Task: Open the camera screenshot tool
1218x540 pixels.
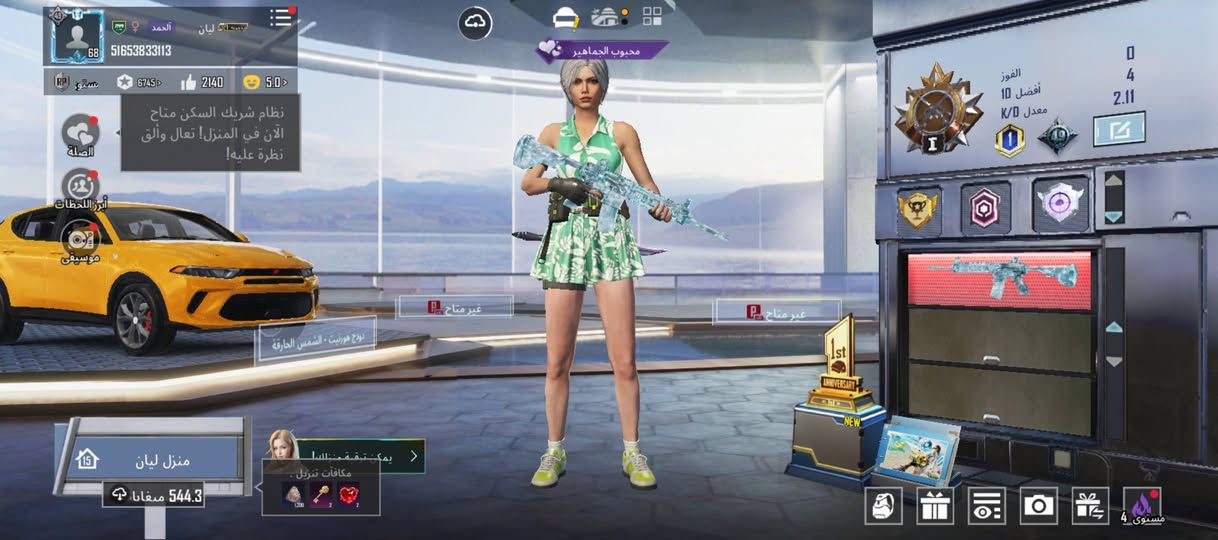Action: [x=1039, y=506]
